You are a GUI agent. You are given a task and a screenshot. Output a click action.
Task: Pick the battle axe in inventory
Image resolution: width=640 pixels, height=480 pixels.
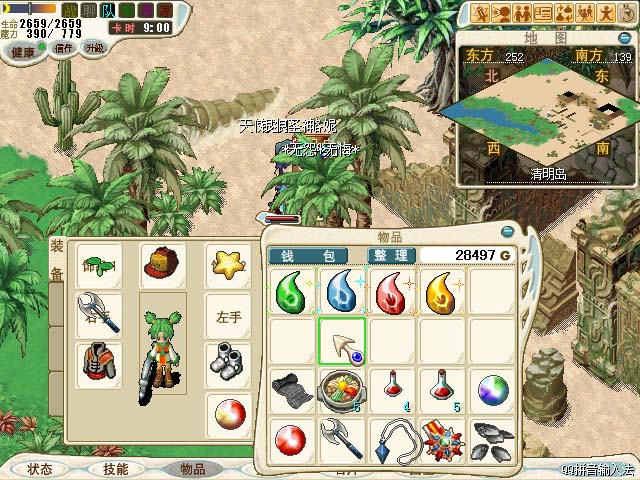tap(343, 438)
